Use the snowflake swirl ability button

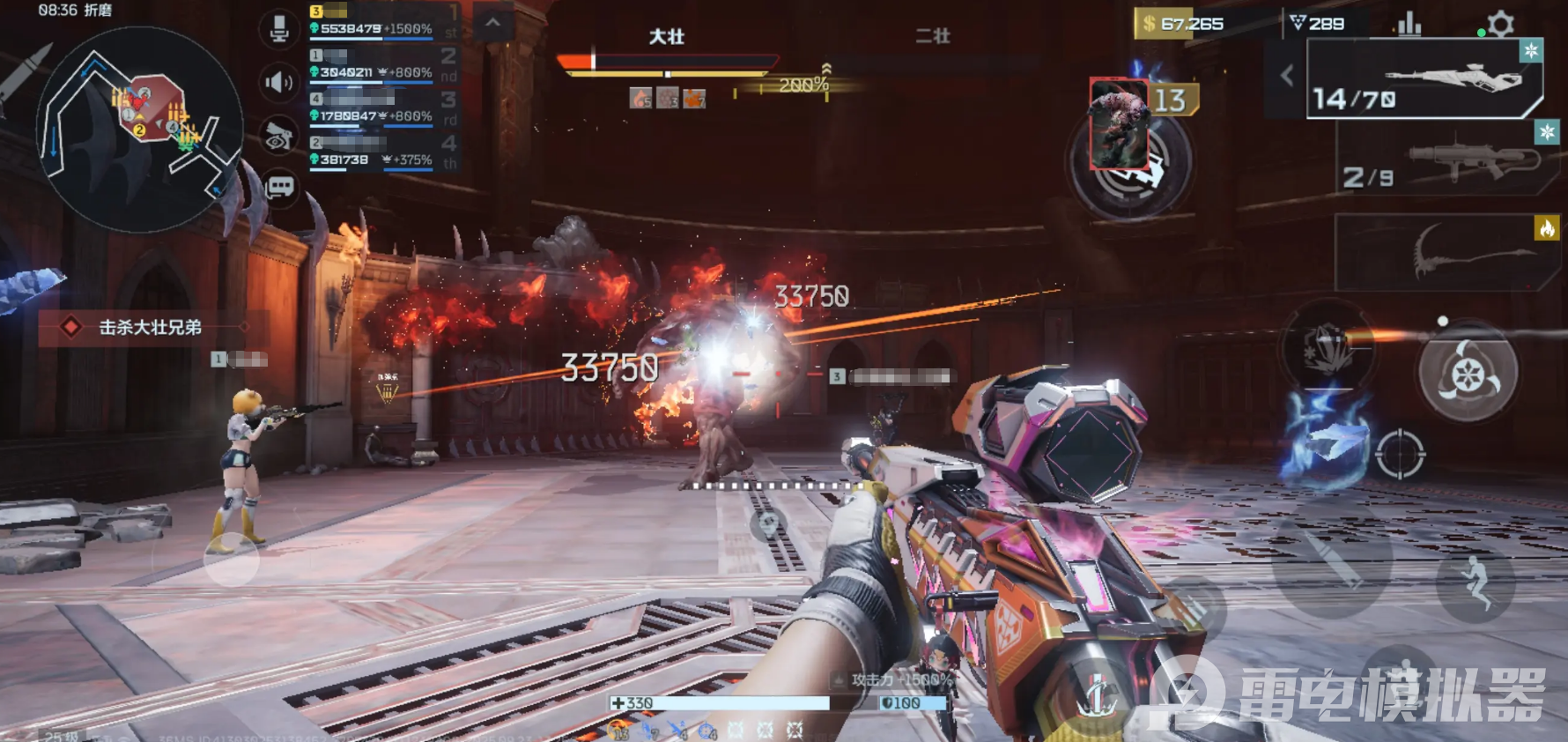click(x=1467, y=374)
